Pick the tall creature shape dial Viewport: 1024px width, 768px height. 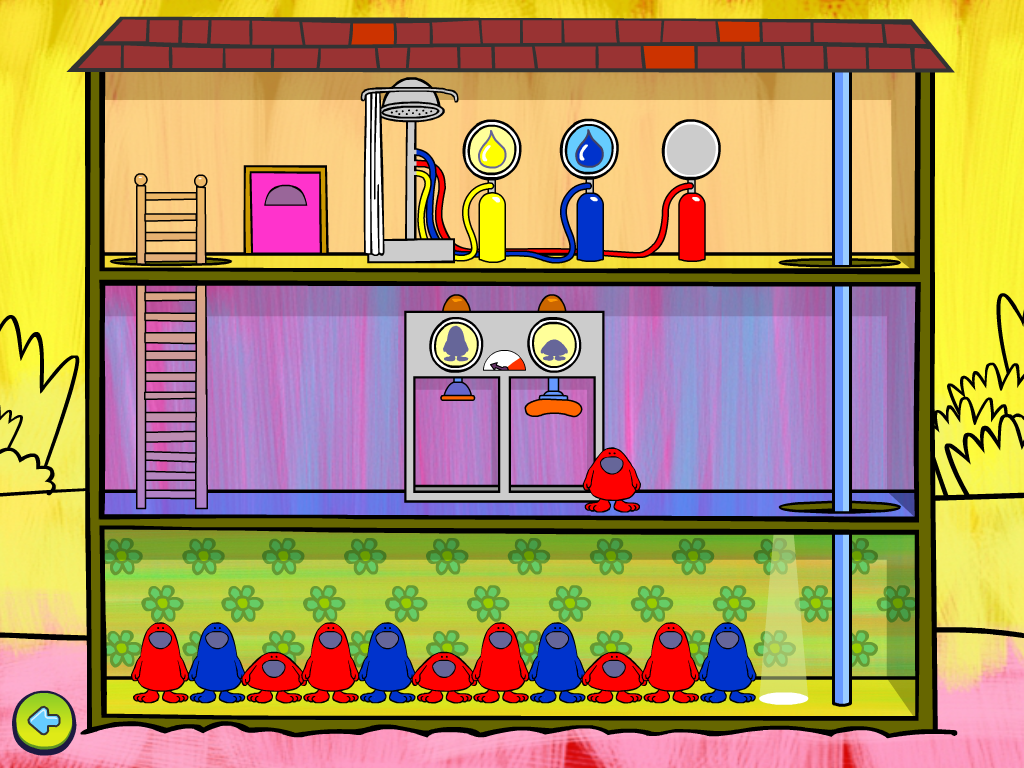click(456, 343)
